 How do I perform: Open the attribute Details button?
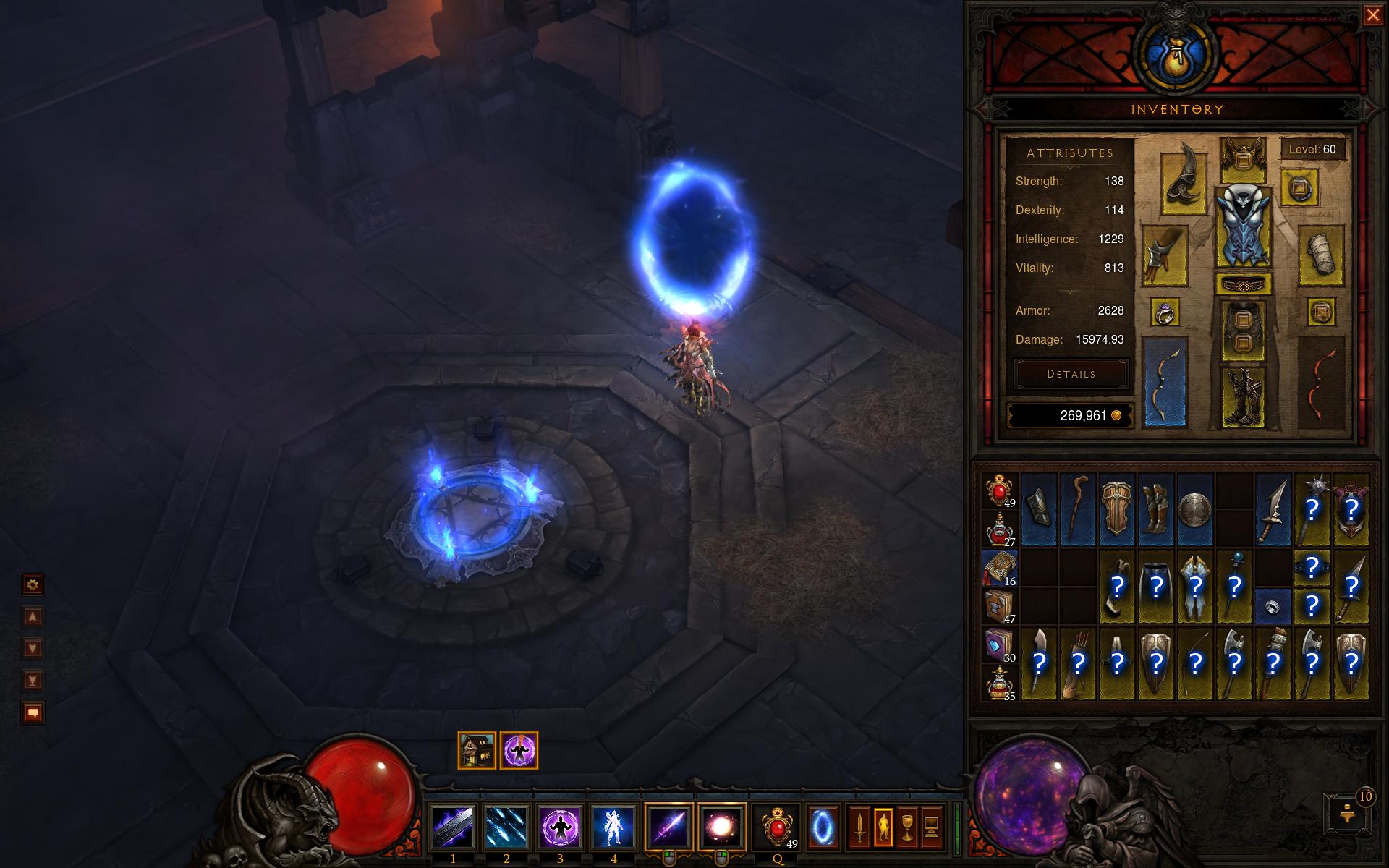coord(1071,374)
